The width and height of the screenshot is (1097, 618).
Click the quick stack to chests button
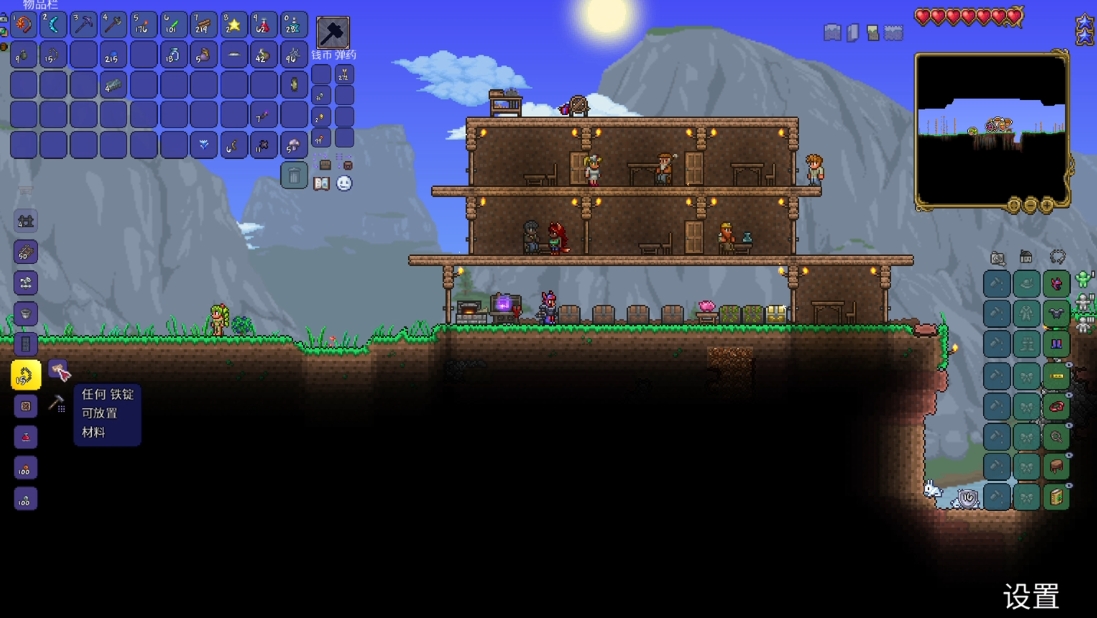tap(325, 165)
